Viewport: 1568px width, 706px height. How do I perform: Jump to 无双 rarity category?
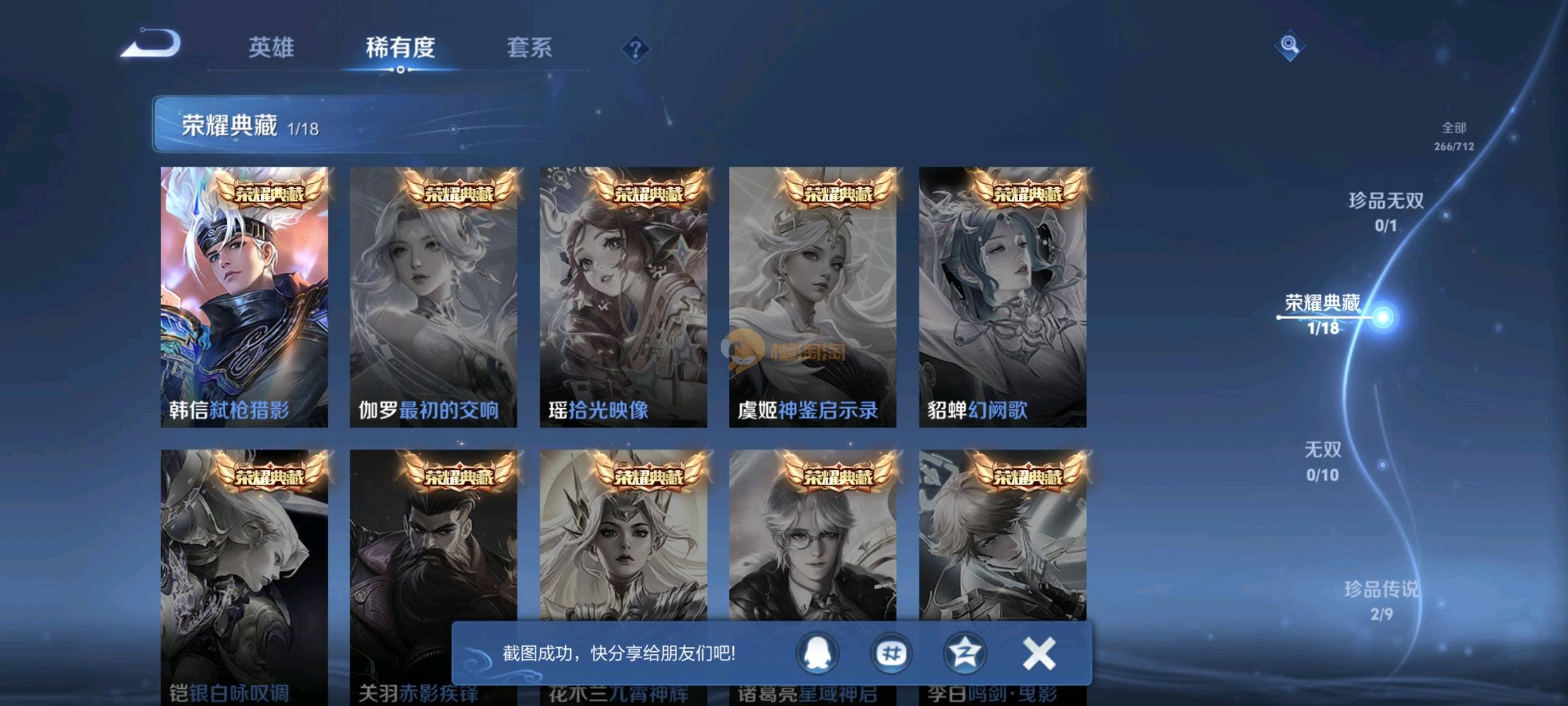tap(1322, 460)
